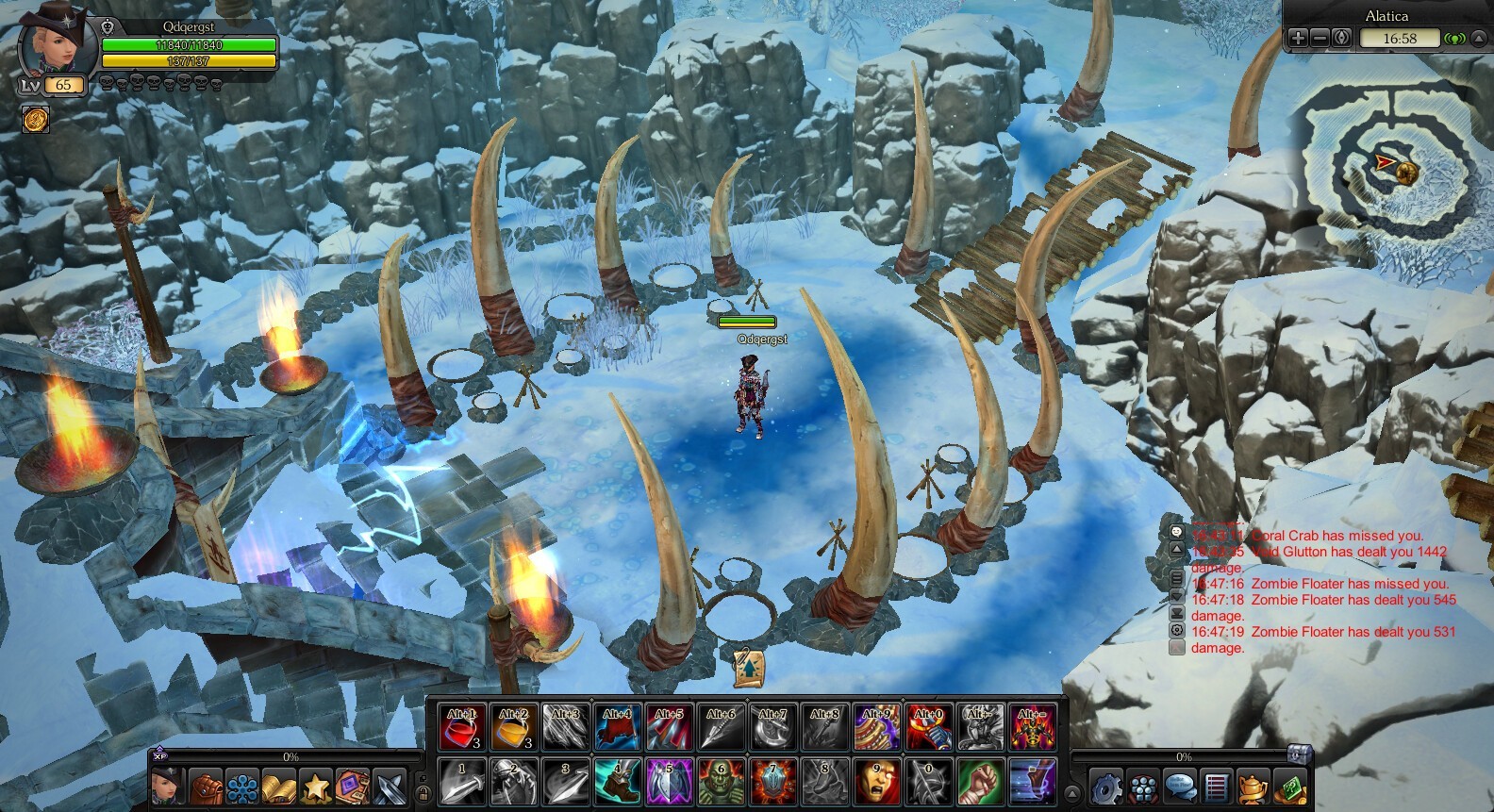Screen dimensions: 1494x812
Task: Zoom in the minimap with plus button
Action: pos(1299,39)
